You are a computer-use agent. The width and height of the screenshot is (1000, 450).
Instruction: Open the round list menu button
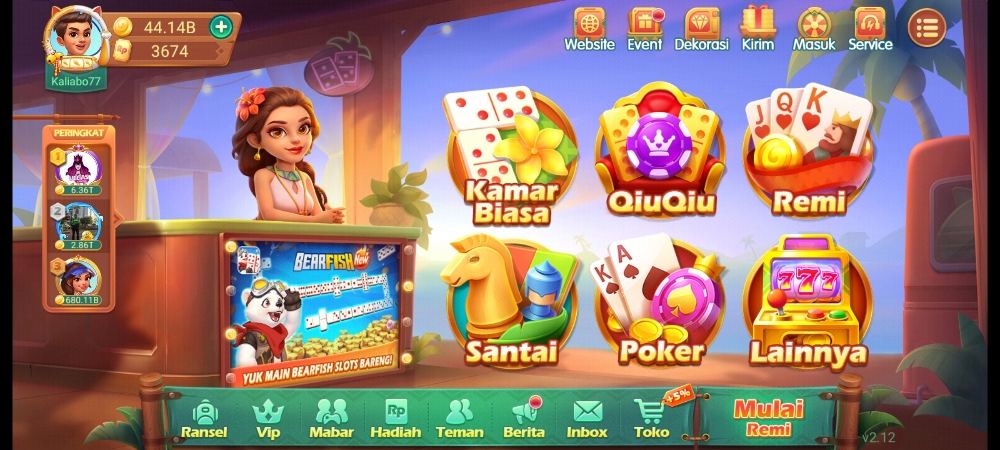[x=927, y=28]
